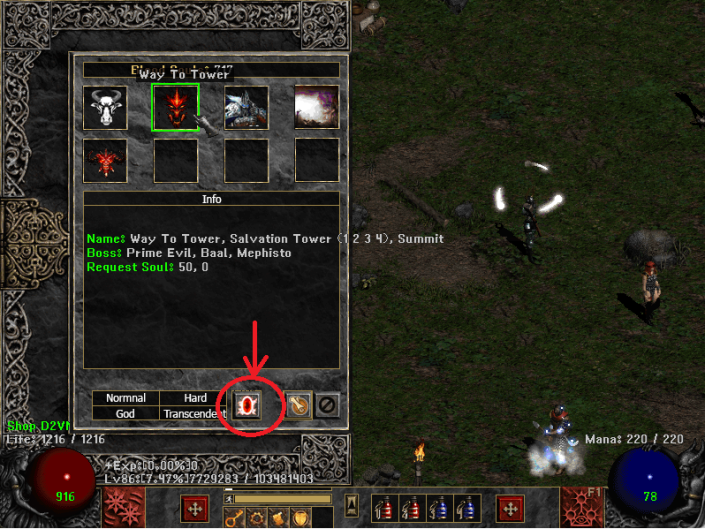Viewport: 705px width, 529px height.
Task: Select the God difficulty option
Action: point(126,413)
